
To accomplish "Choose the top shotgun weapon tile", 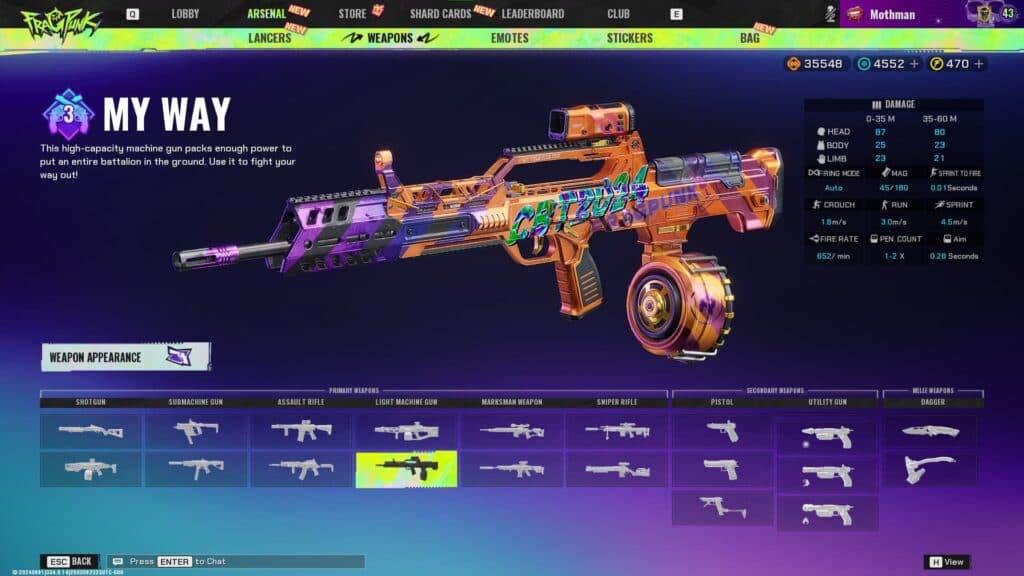I will (x=91, y=431).
